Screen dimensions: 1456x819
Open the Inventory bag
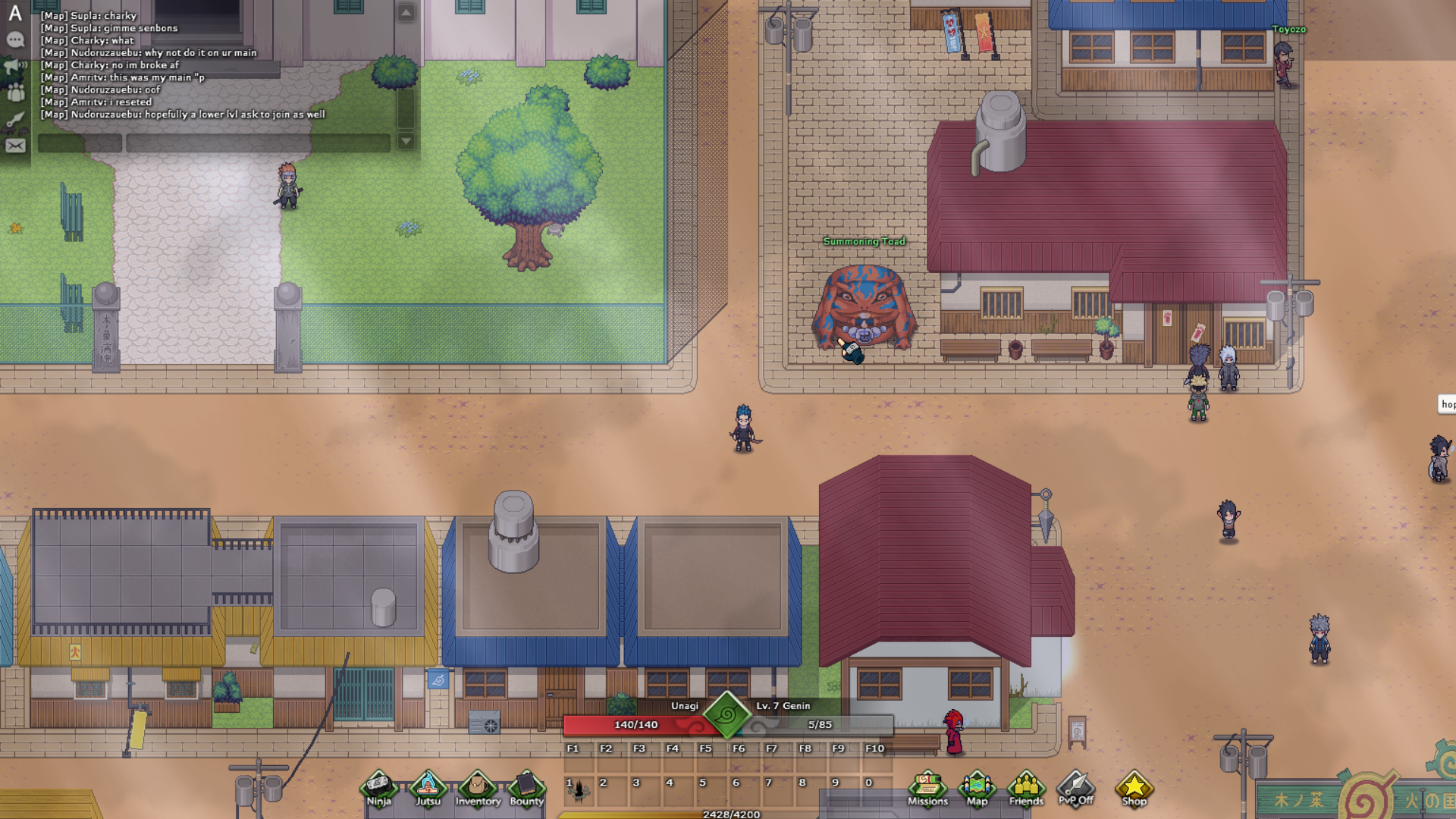coord(478,789)
